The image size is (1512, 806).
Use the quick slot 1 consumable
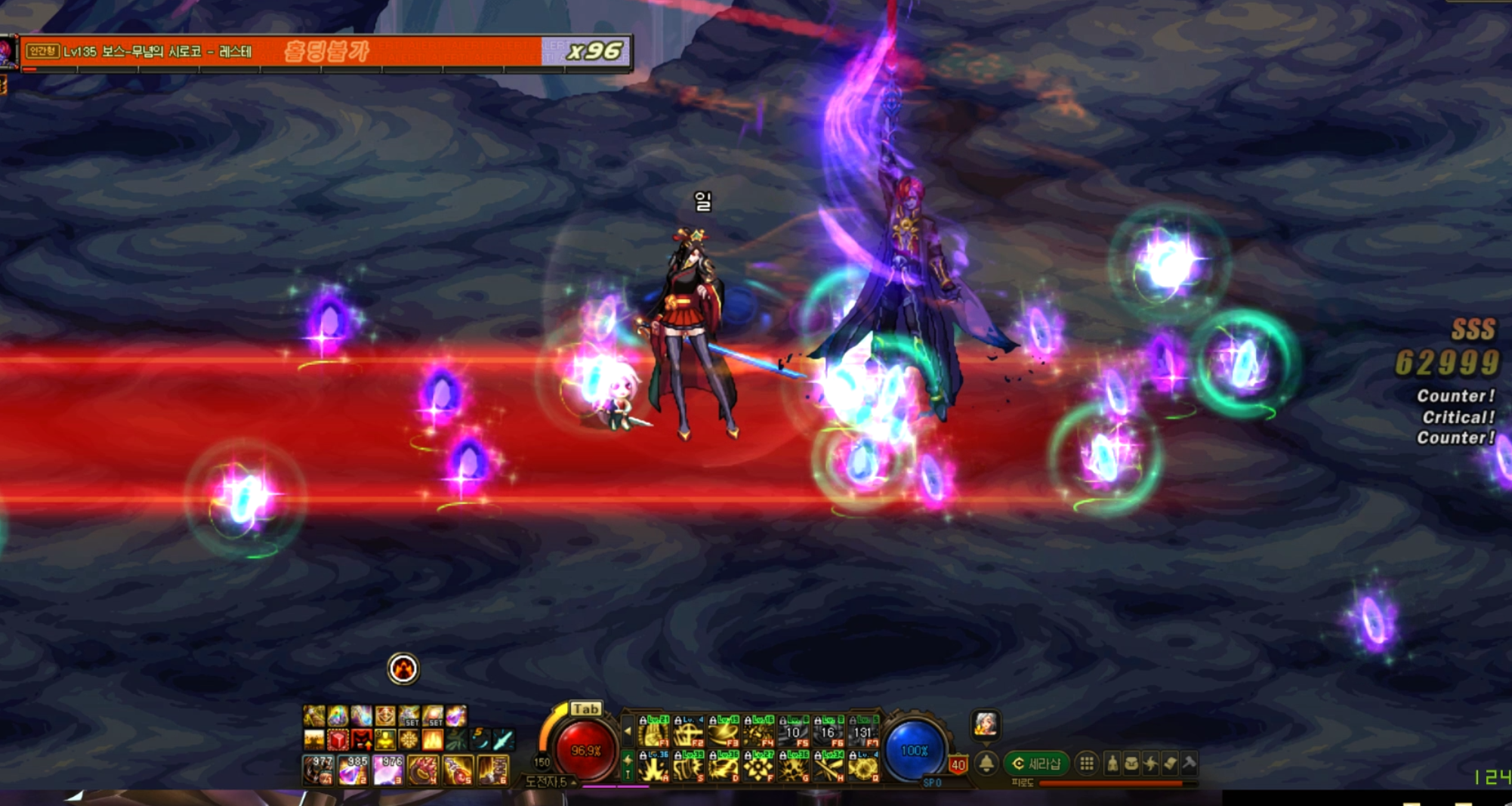point(318,770)
